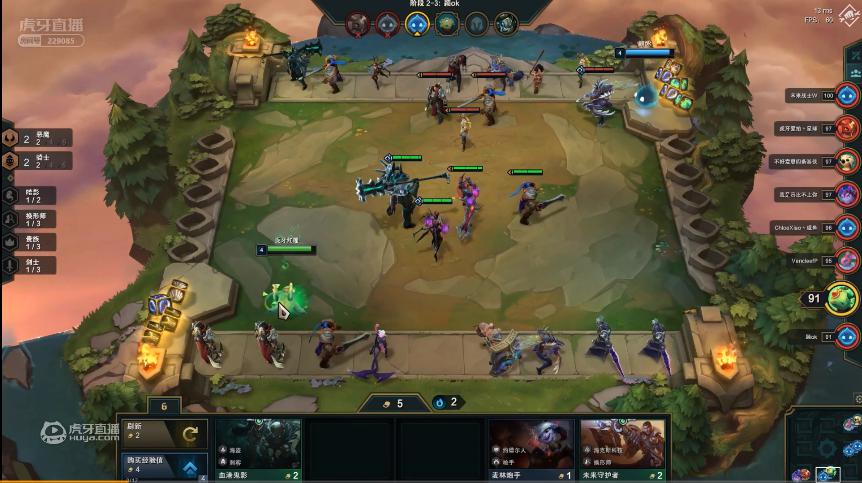Select the 骑士 trait entry

coord(40,160)
